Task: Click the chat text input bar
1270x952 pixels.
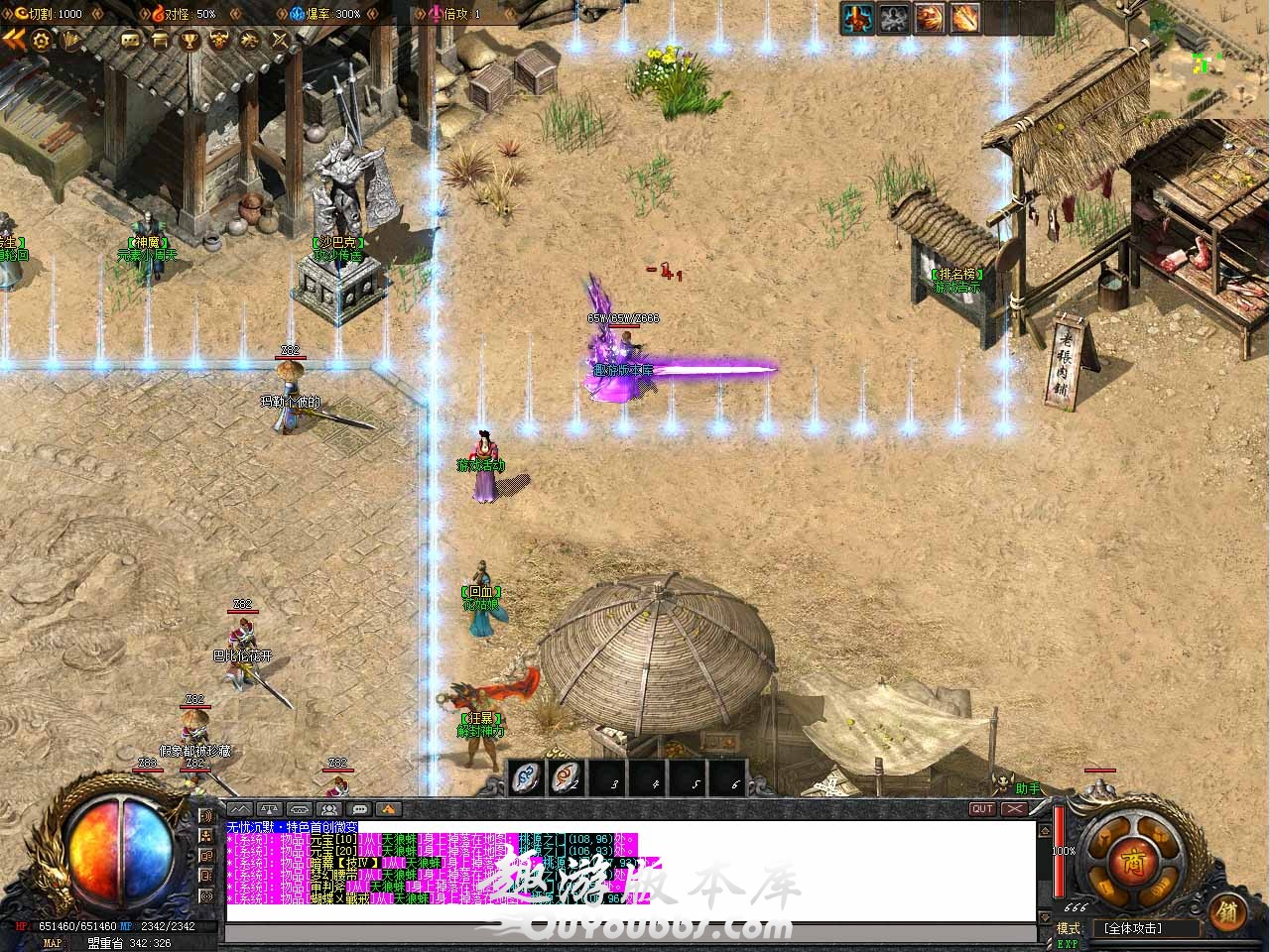Action: [630, 933]
